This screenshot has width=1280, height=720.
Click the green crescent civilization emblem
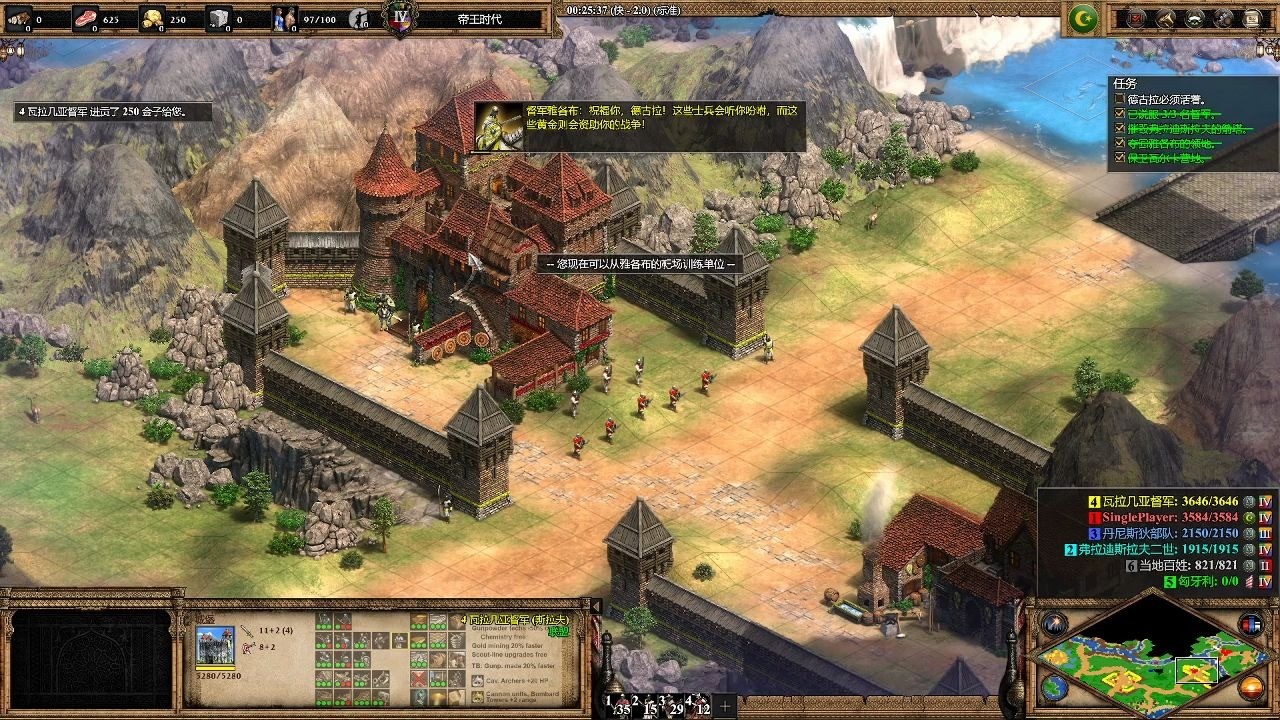(1083, 18)
